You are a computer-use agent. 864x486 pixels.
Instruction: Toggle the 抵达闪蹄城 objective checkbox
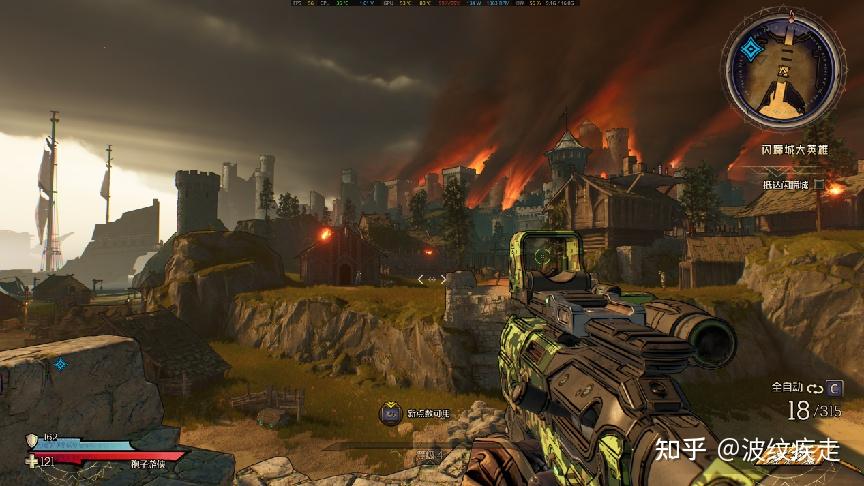click(819, 185)
